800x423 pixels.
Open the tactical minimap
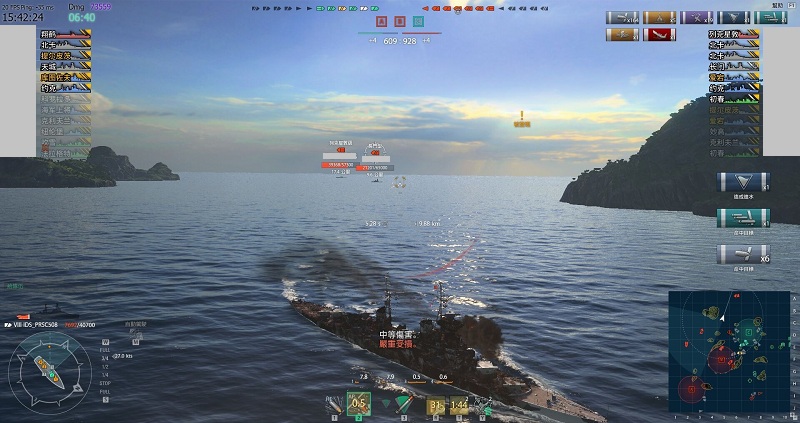pyautogui.click(x=731, y=355)
